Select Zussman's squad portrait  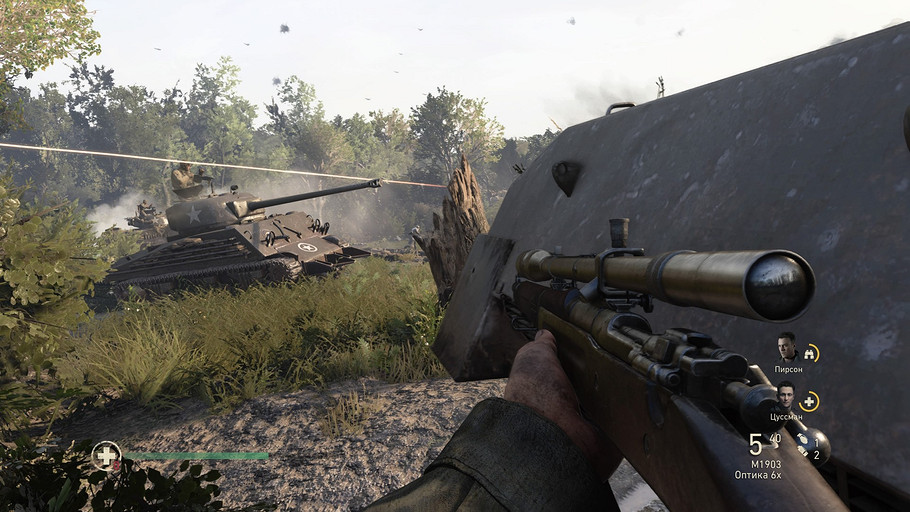786,395
